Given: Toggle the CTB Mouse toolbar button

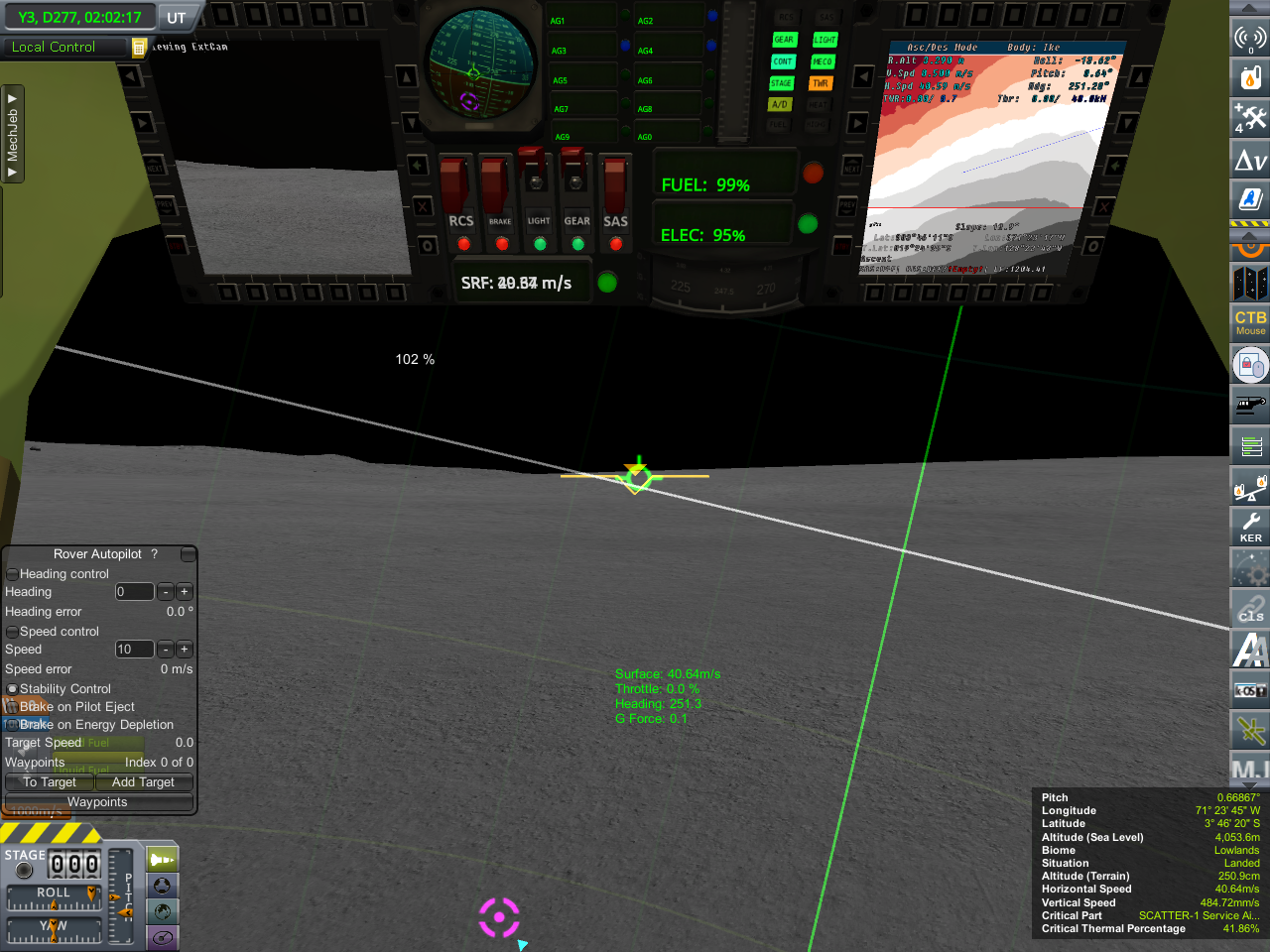Looking at the screenshot, I should [1250, 322].
